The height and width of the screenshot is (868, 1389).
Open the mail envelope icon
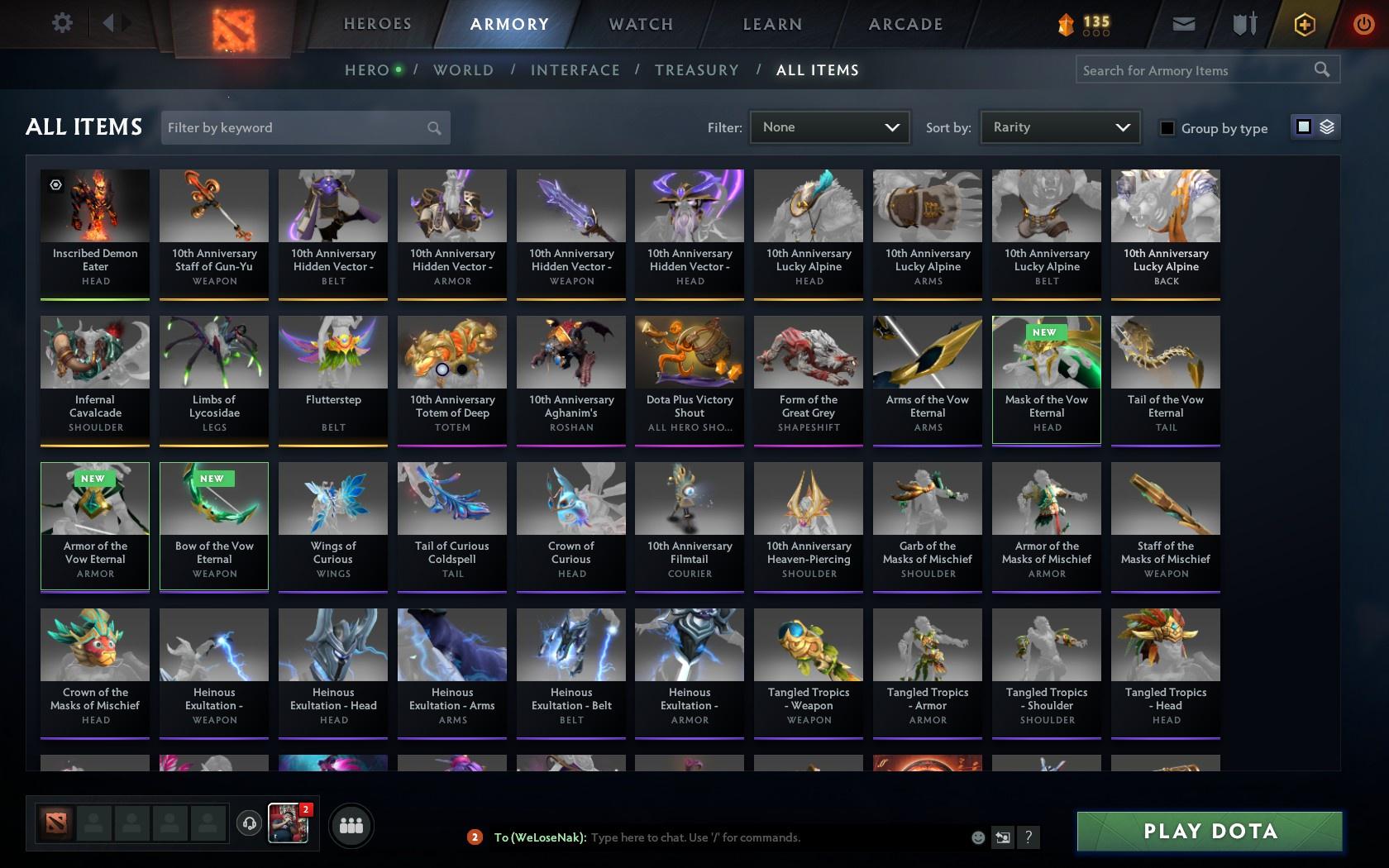pyautogui.click(x=1182, y=24)
